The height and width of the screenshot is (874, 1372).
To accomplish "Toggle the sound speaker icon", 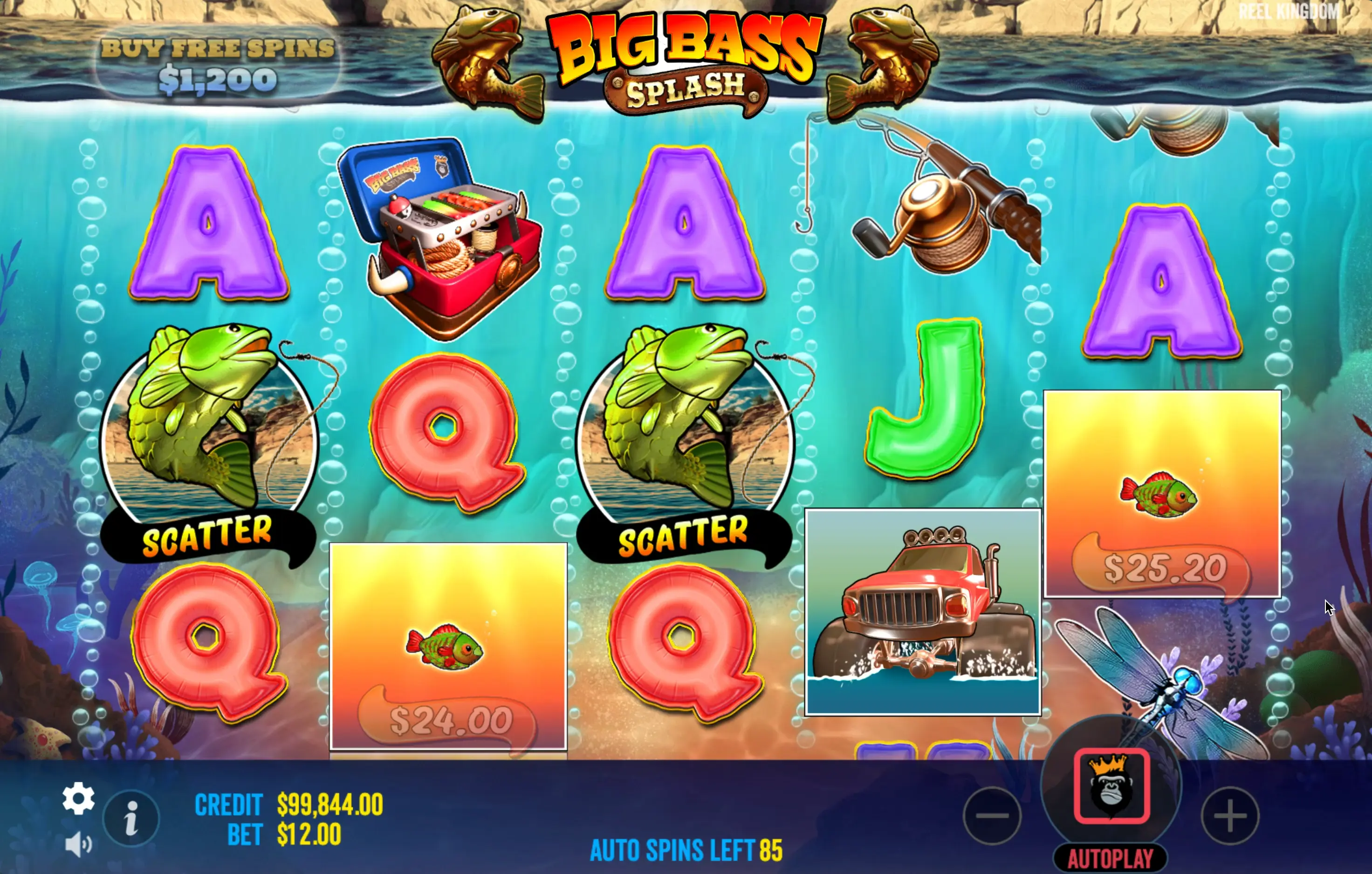I will 78,844.
